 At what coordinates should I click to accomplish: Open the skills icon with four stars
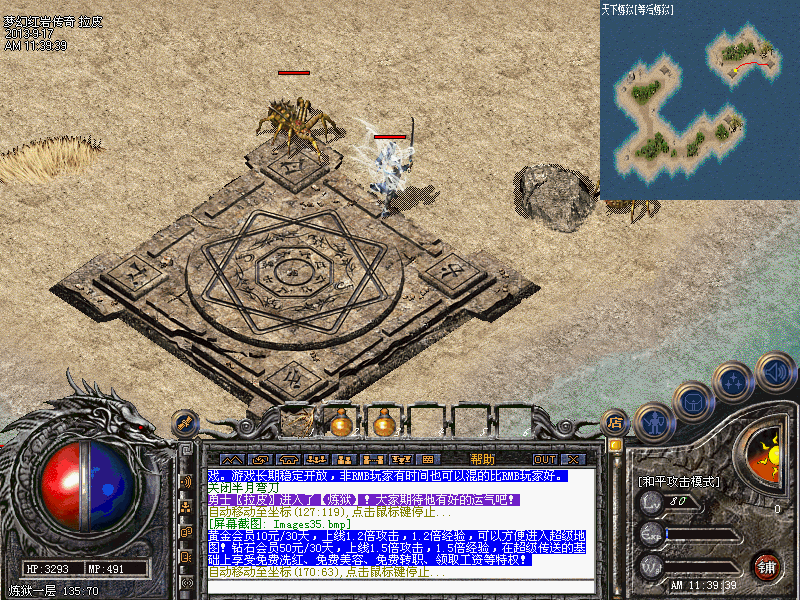click(735, 381)
